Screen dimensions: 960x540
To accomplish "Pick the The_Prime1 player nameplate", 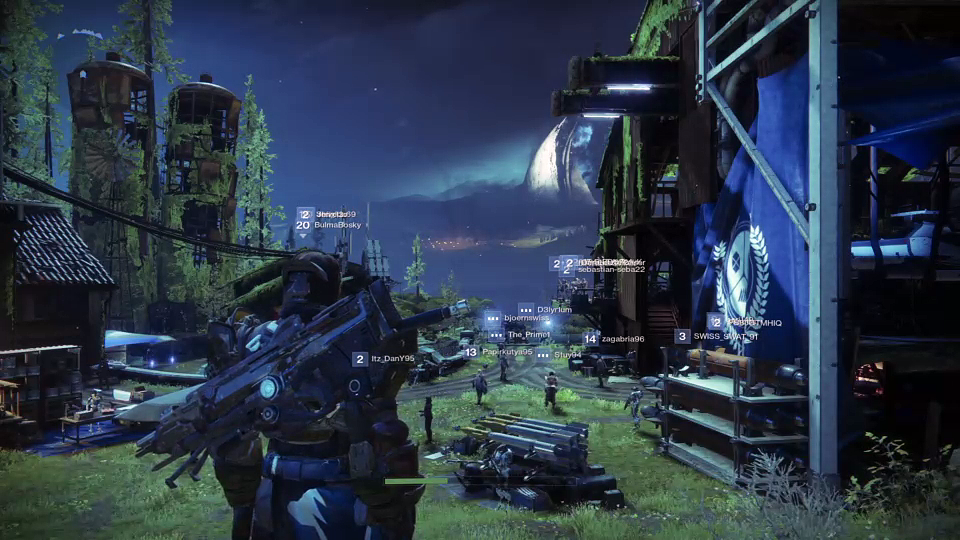I will coord(528,334).
